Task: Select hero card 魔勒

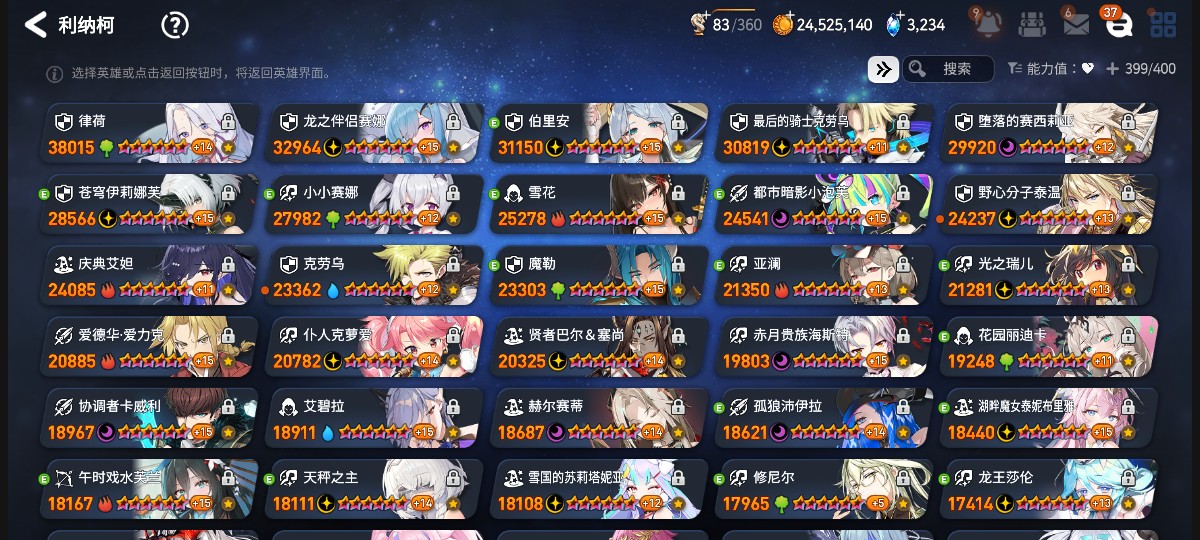Action: coord(600,276)
